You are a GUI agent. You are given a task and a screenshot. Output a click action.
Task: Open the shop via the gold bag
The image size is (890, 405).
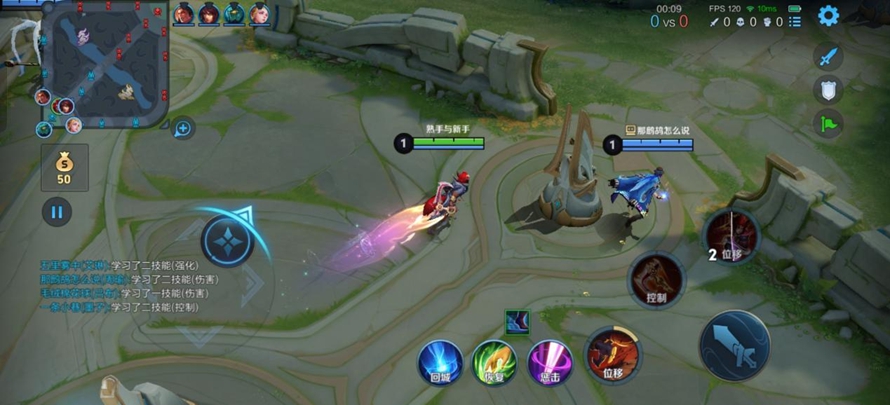(64, 166)
